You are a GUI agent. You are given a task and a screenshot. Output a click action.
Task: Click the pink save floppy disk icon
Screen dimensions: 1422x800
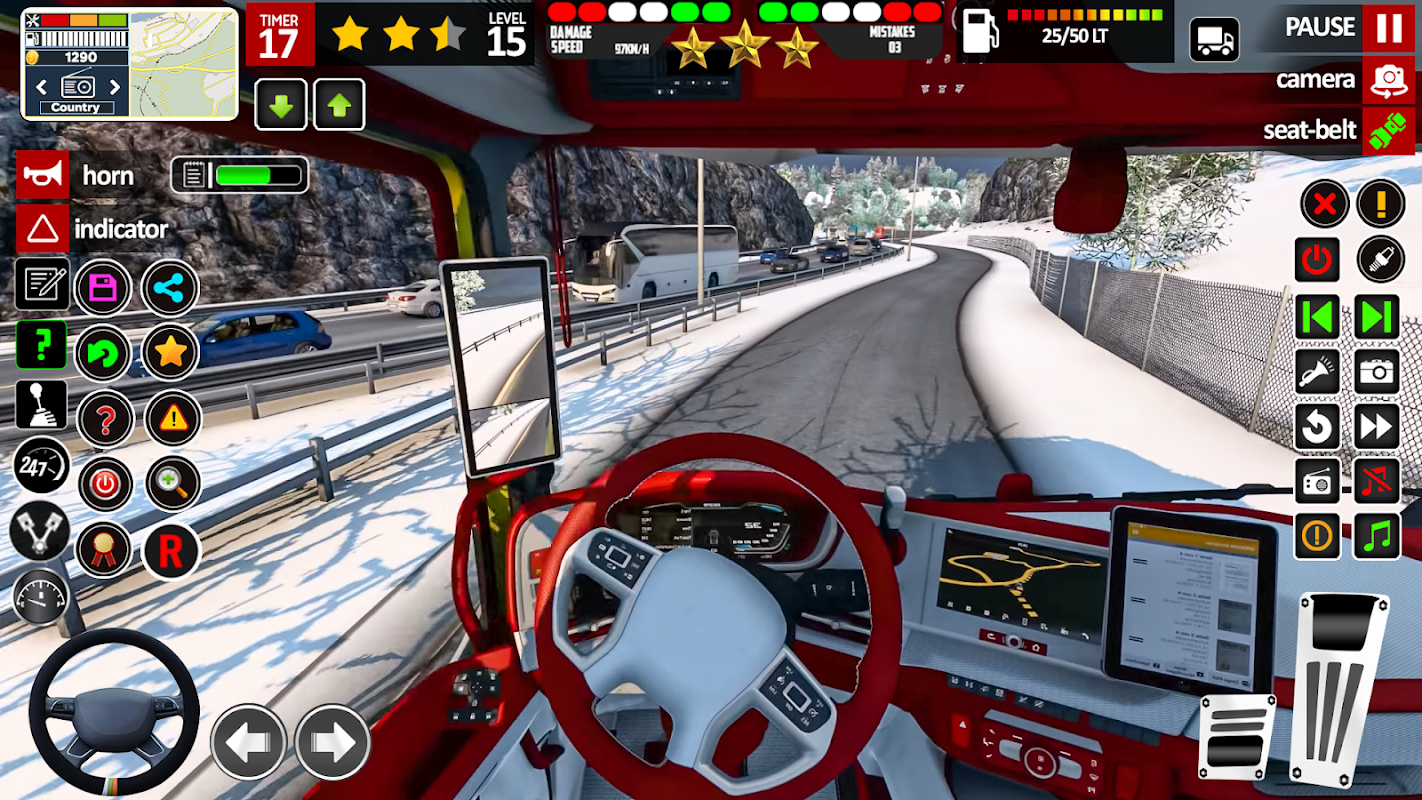tap(103, 289)
